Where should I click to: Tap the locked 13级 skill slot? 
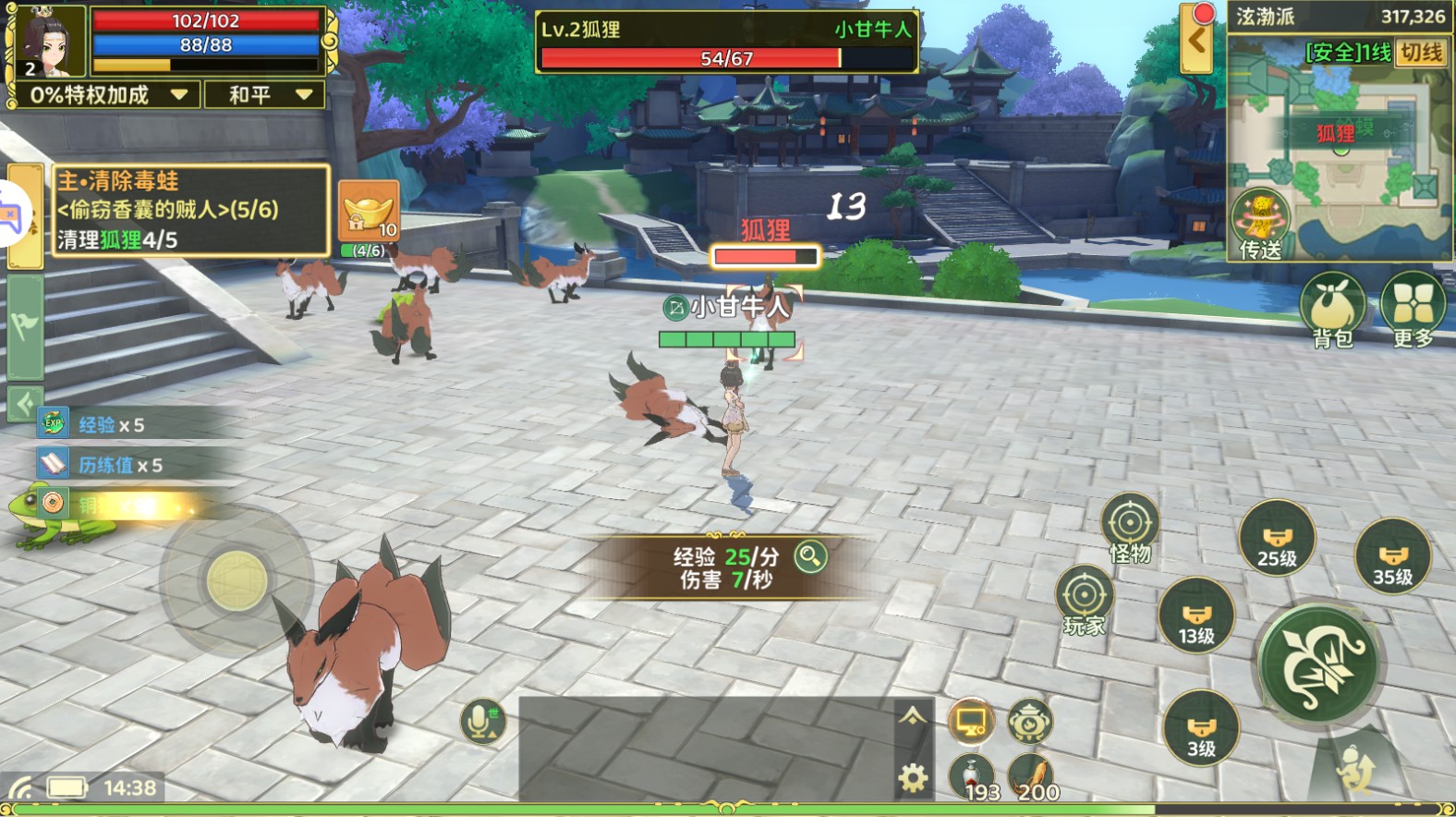click(1196, 616)
